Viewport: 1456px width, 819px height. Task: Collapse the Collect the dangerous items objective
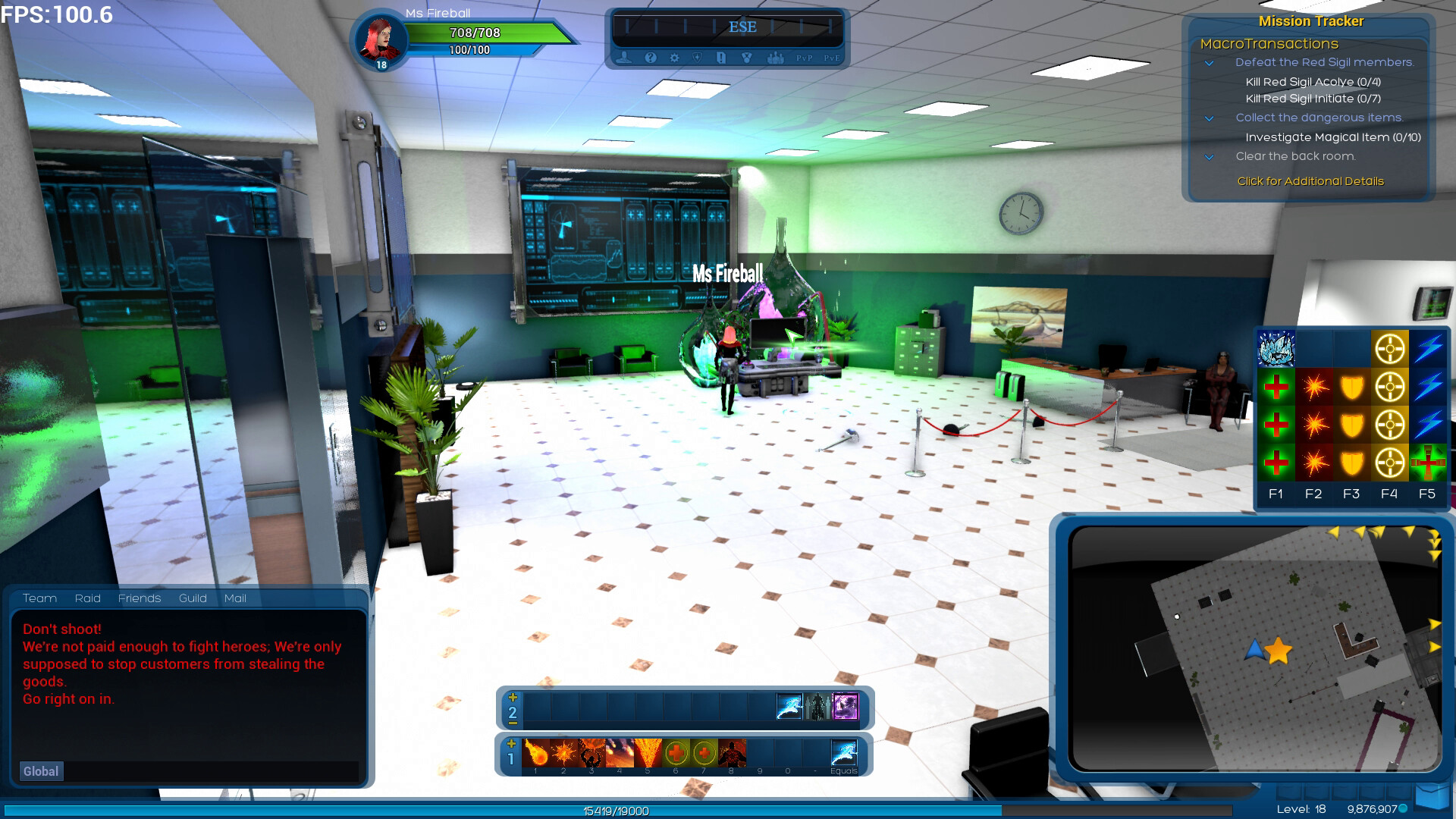point(1209,118)
